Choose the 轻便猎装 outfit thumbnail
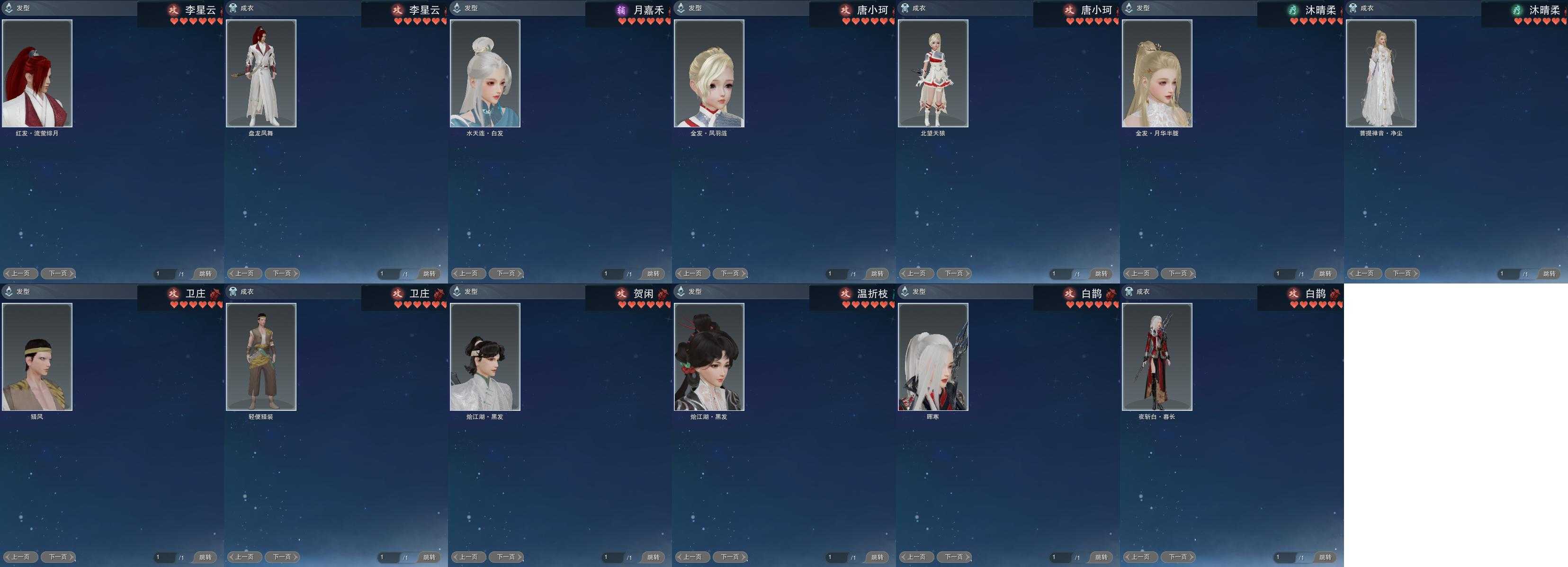The width and height of the screenshot is (1568, 567). (x=261, y=356)
